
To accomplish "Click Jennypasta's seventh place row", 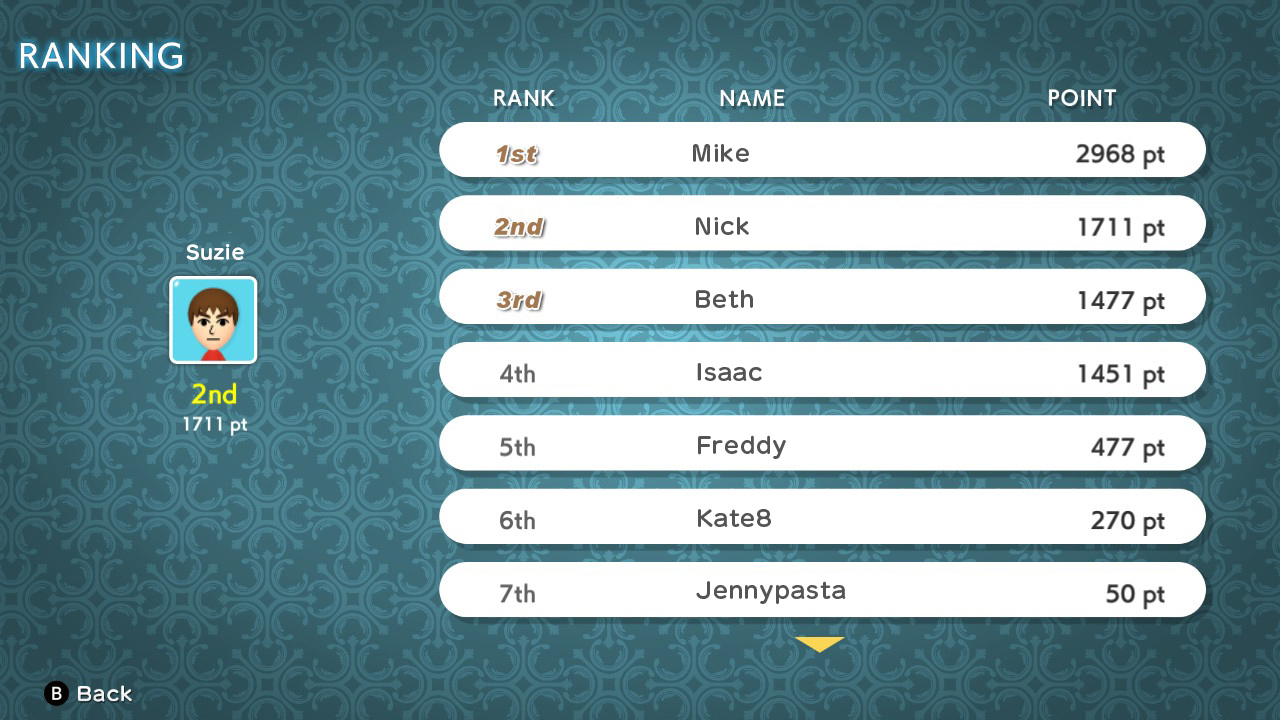I will click(x=822, y=590).
